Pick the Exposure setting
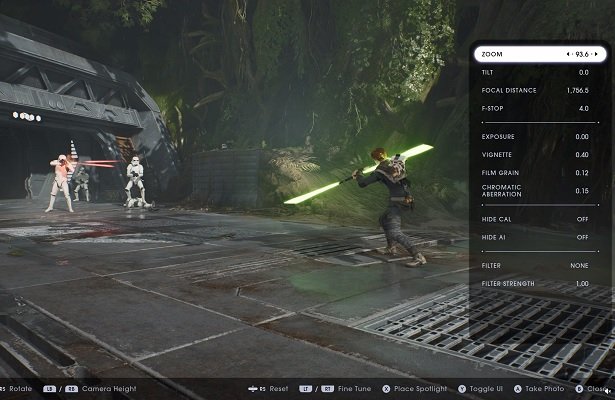 click(540, 136)
